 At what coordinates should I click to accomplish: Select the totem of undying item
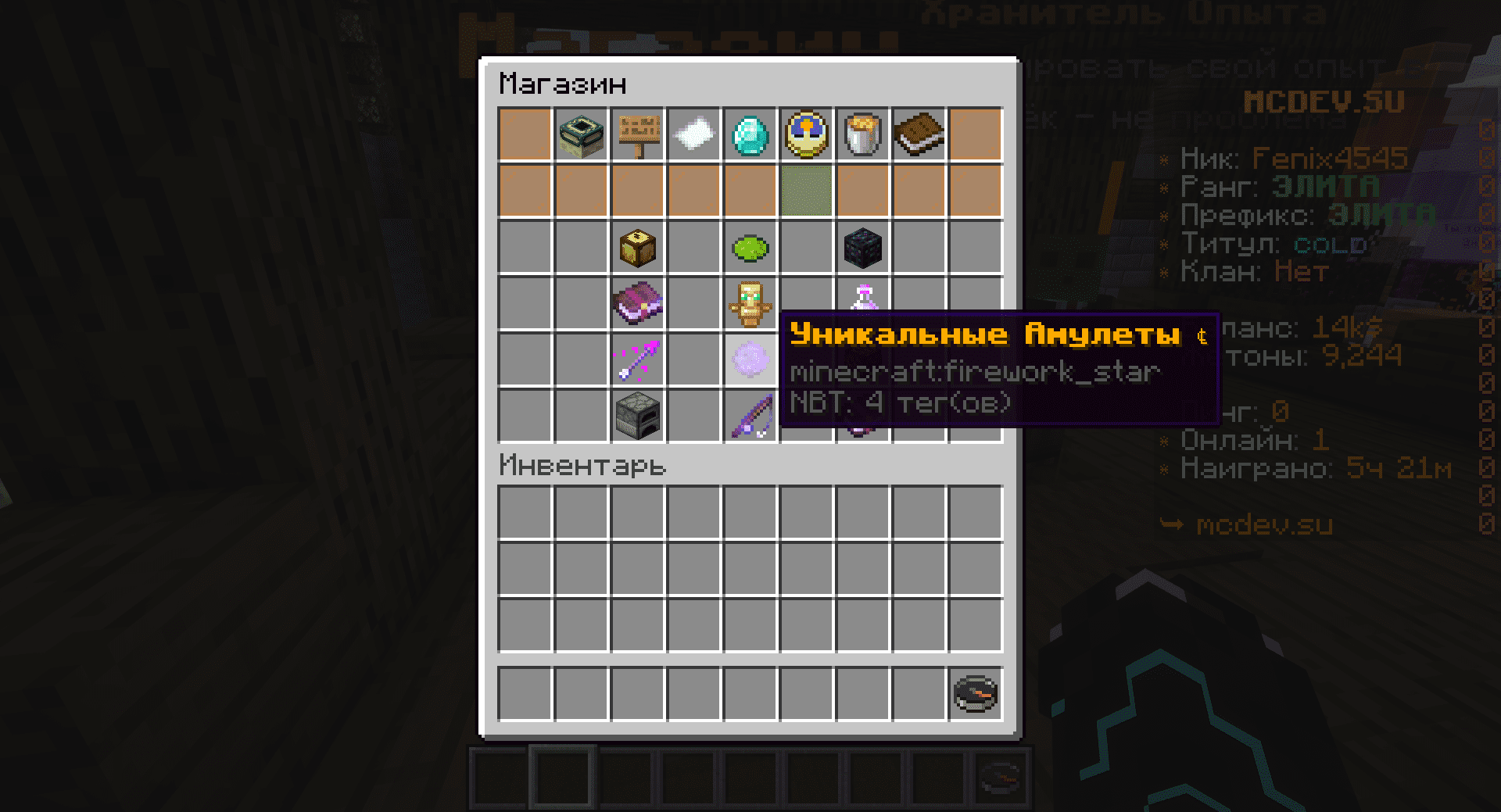(x=750, y=303)
